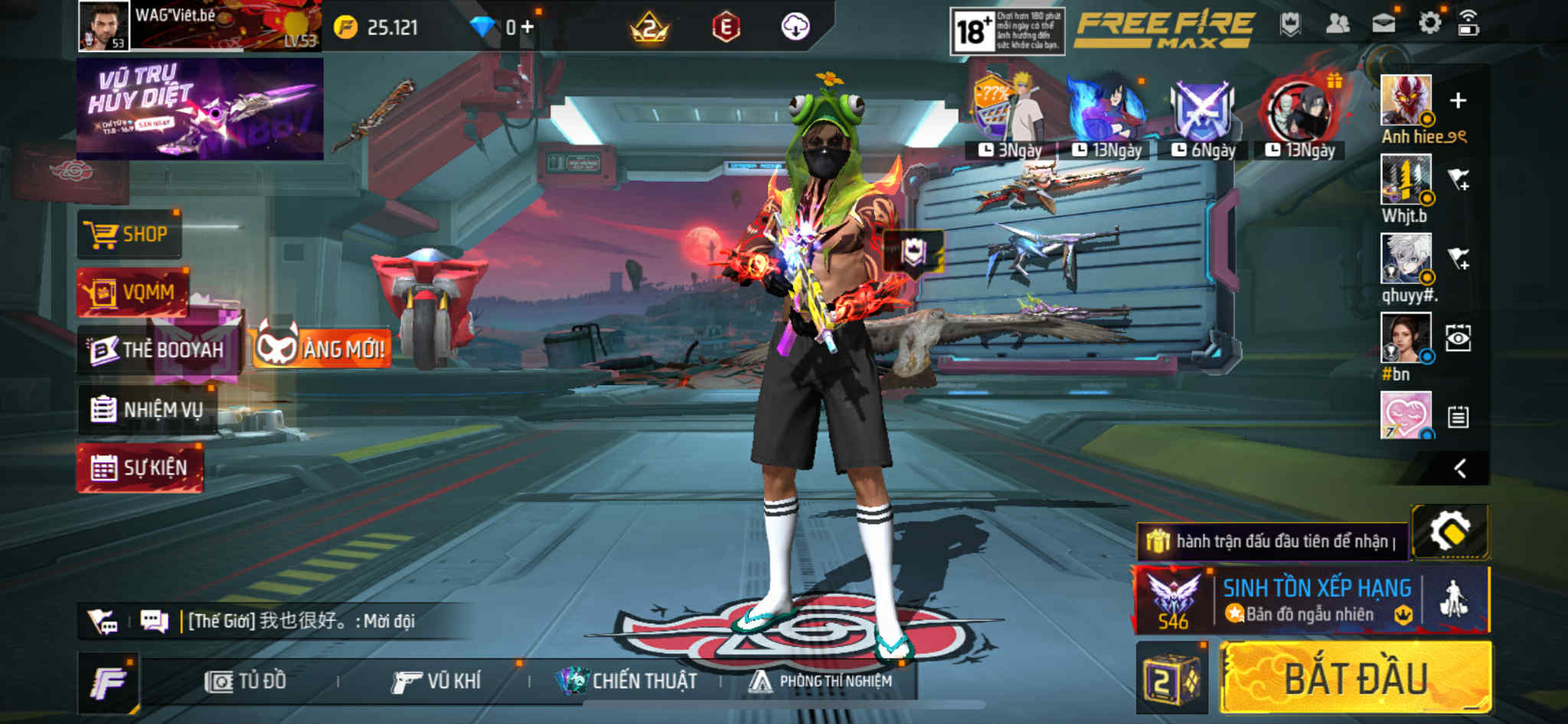Screen dimensions: 1568x724
Task: Open the SỰ KIỆN events page
Action: click(139, 468)
